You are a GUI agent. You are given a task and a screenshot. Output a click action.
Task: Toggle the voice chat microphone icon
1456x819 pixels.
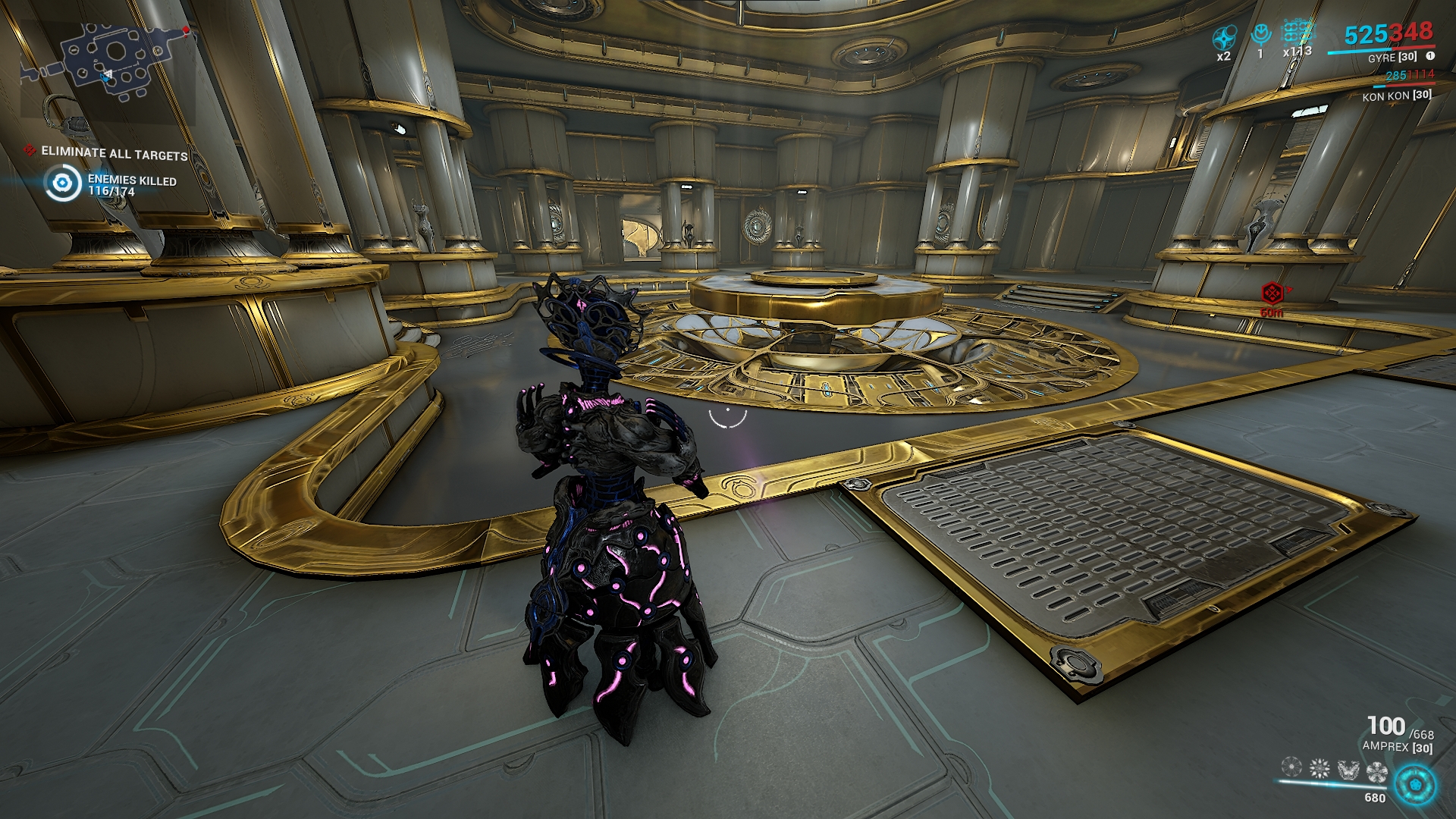[1261, 34]
